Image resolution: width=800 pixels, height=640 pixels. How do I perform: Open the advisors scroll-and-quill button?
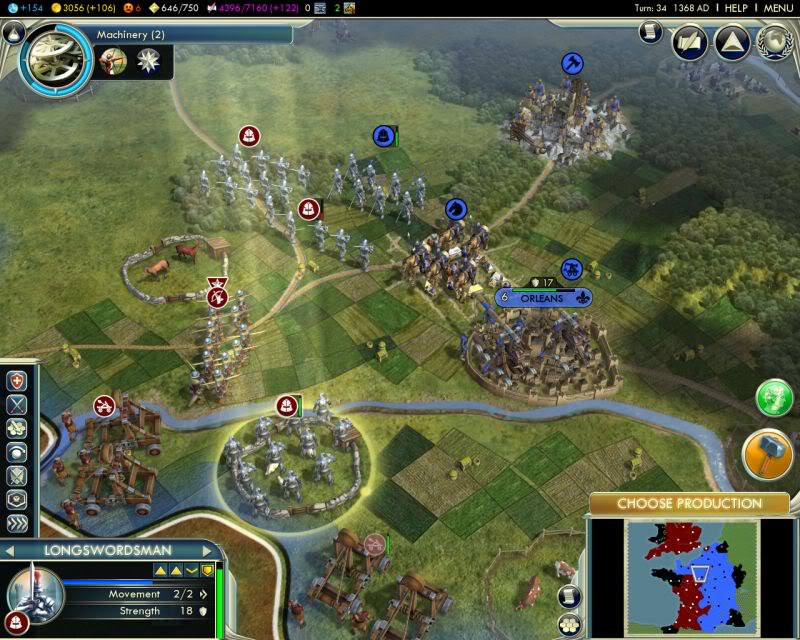[x=690, y=42]
